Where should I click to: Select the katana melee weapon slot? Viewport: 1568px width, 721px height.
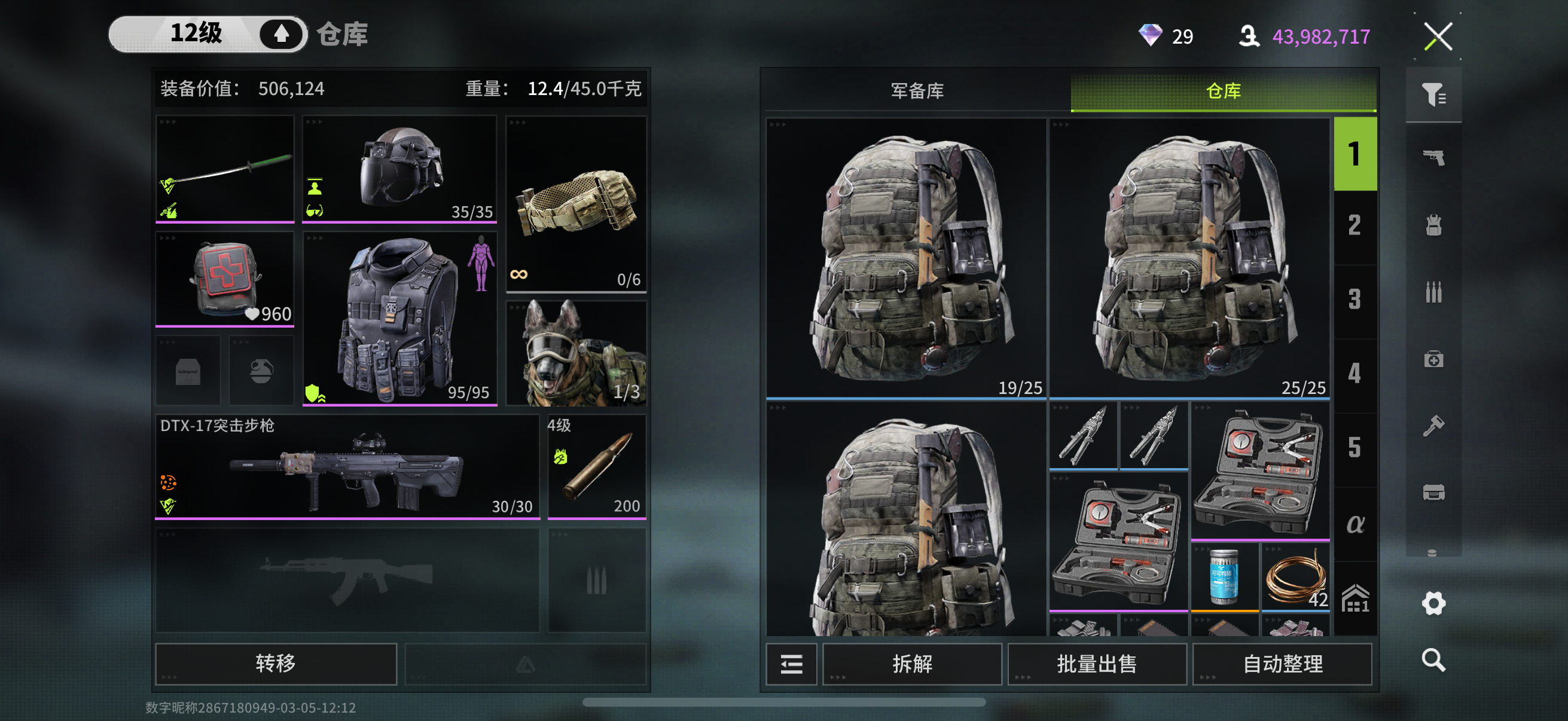pyautogui.click(x=225, y=169)
